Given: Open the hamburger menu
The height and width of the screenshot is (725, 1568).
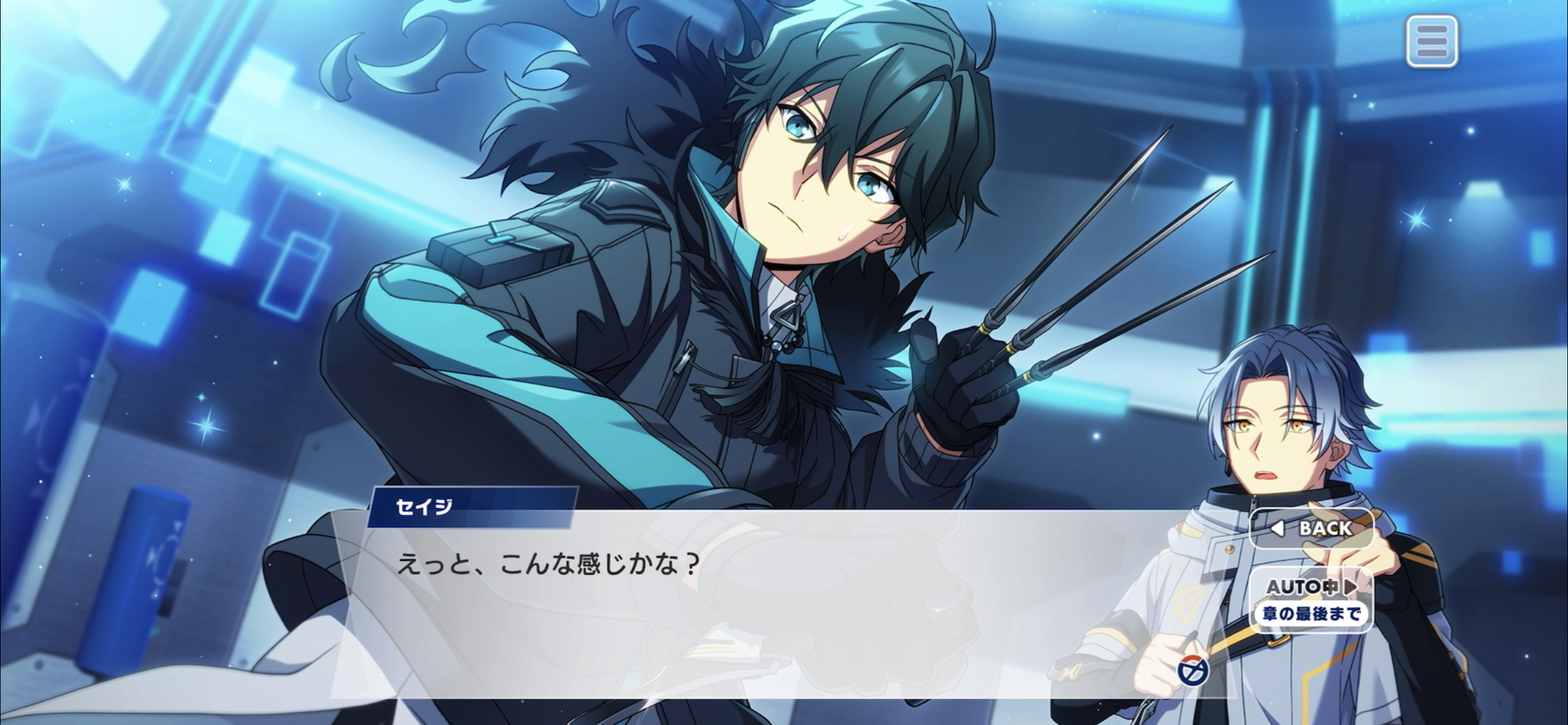Looking at the screenshot, I should click(x=1431, y=42).
